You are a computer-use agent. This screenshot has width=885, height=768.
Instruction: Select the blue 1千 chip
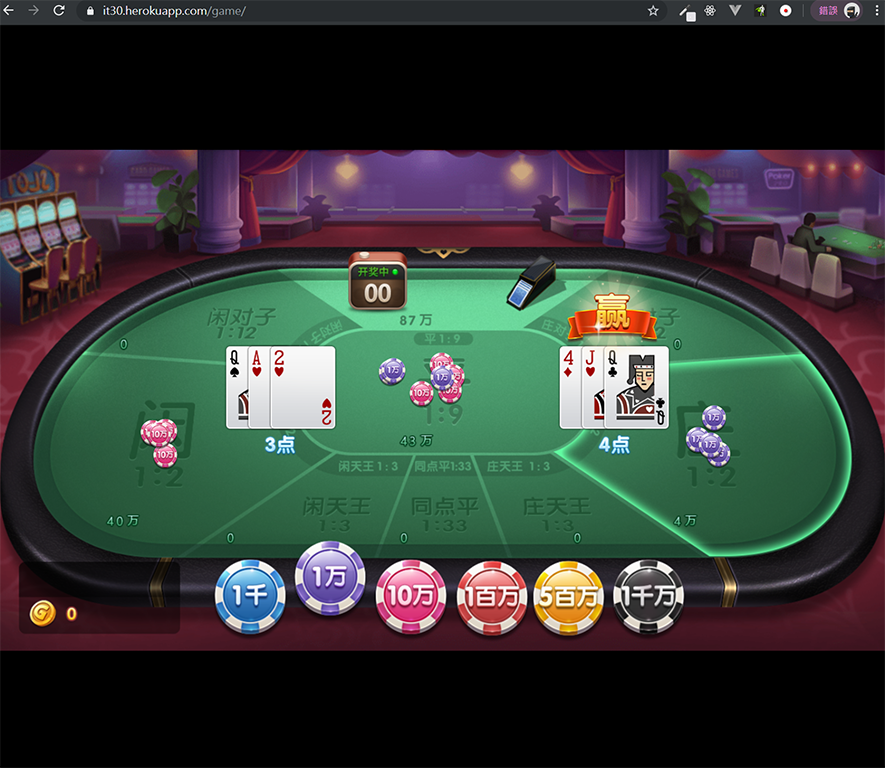[x=250, y=596]
